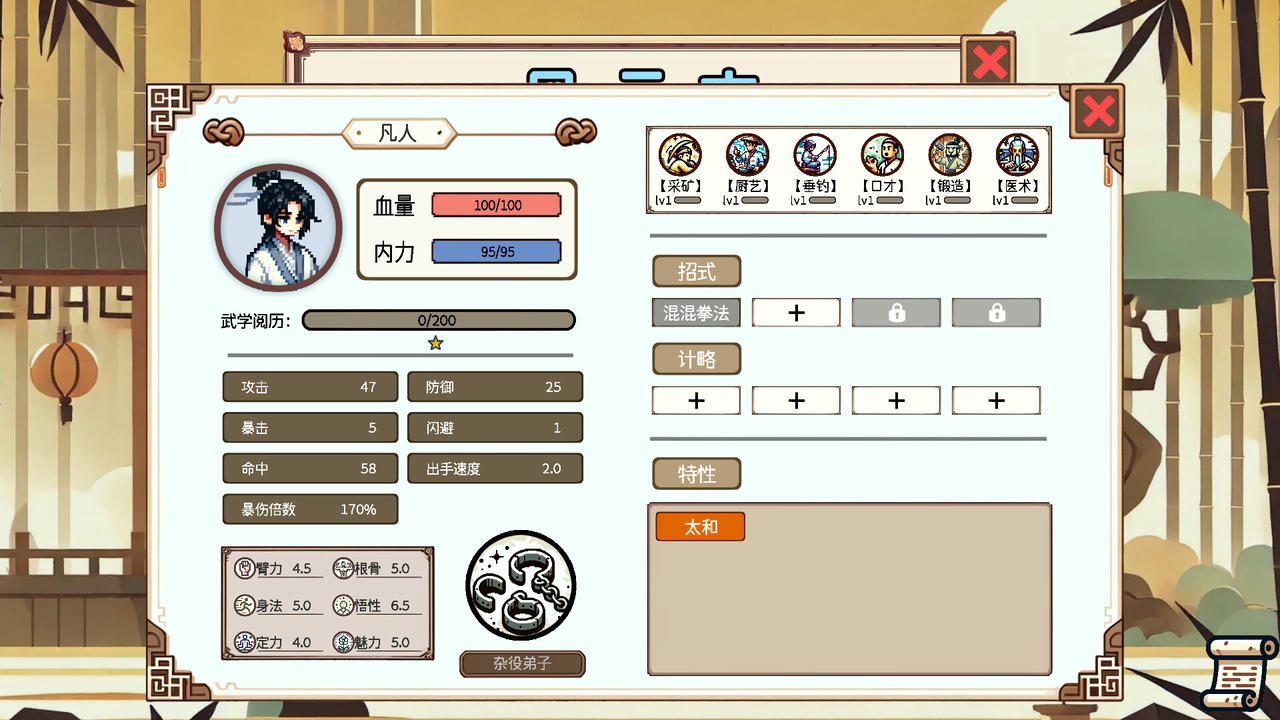Add a move in the empty 招式 slot
The width and height of the screenshot is (1280, 720).
click(796, 313)
